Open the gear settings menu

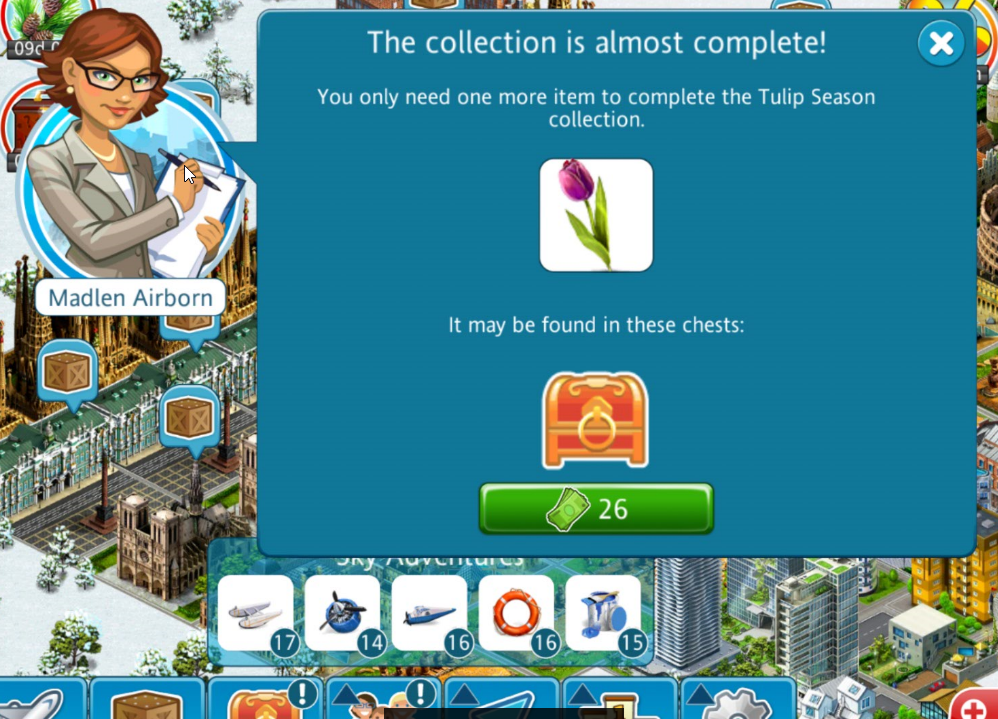coord(738,702)
